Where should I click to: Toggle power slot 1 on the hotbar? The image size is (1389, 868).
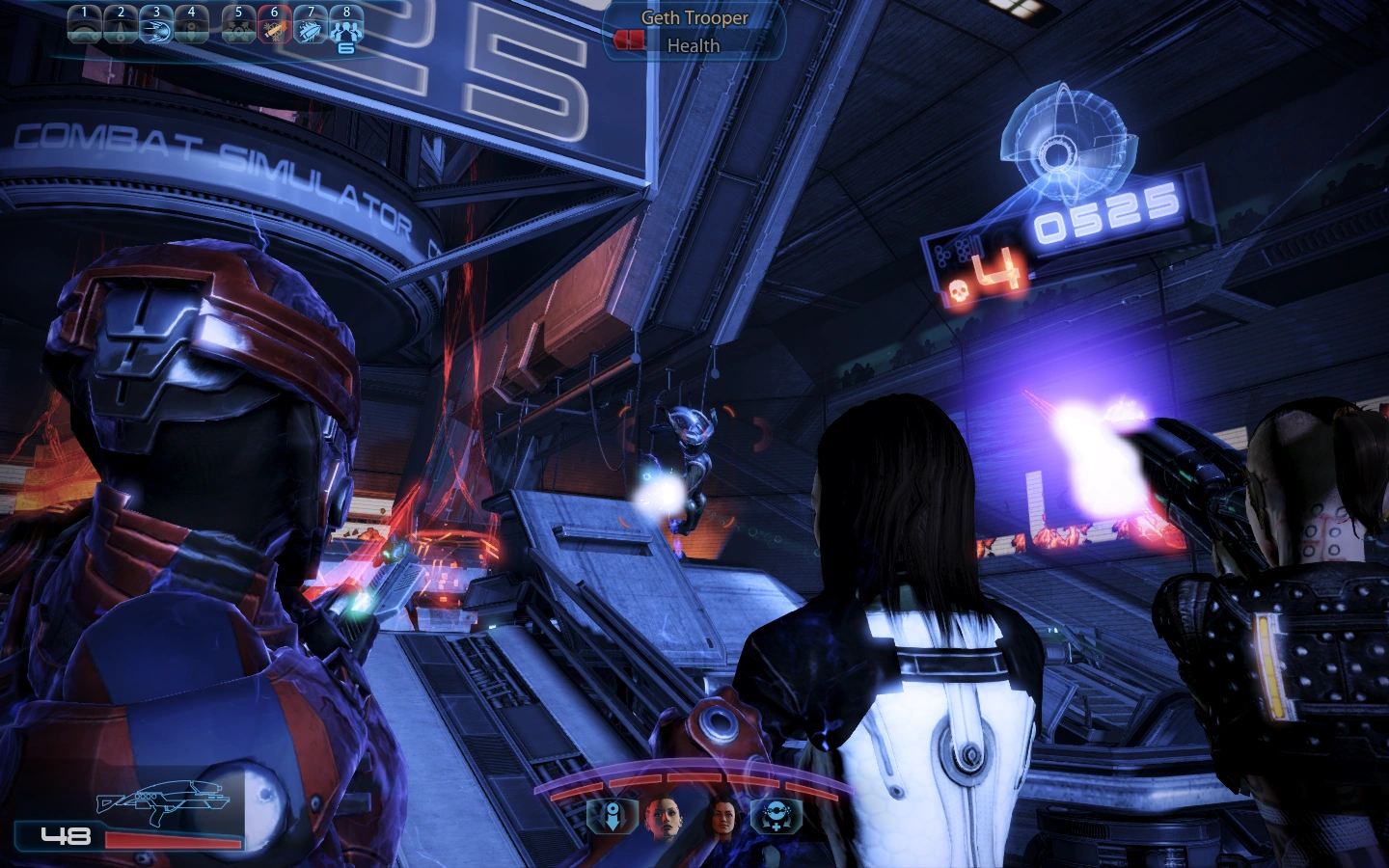coord(85,24)
